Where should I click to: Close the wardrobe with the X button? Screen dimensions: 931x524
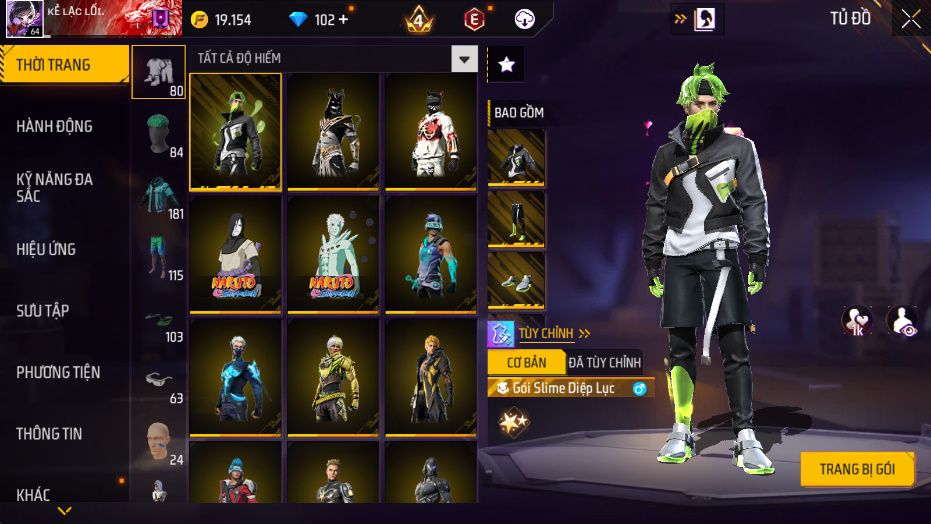pos(911,18)
